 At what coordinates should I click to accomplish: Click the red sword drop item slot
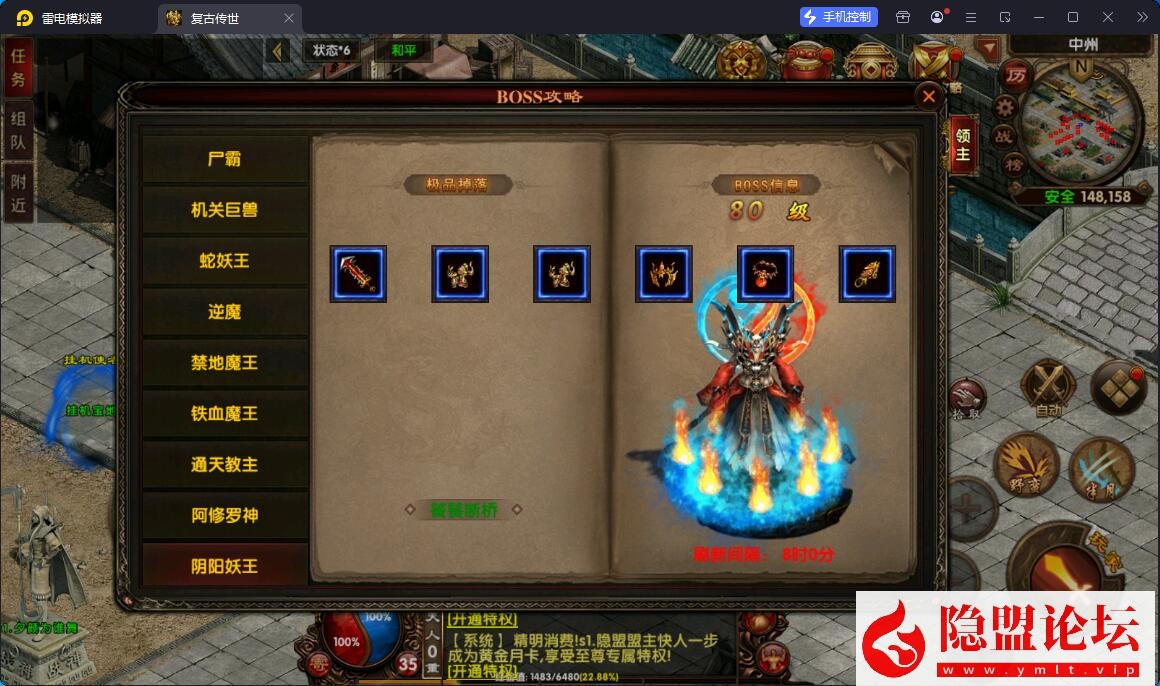tap(358, 274)
